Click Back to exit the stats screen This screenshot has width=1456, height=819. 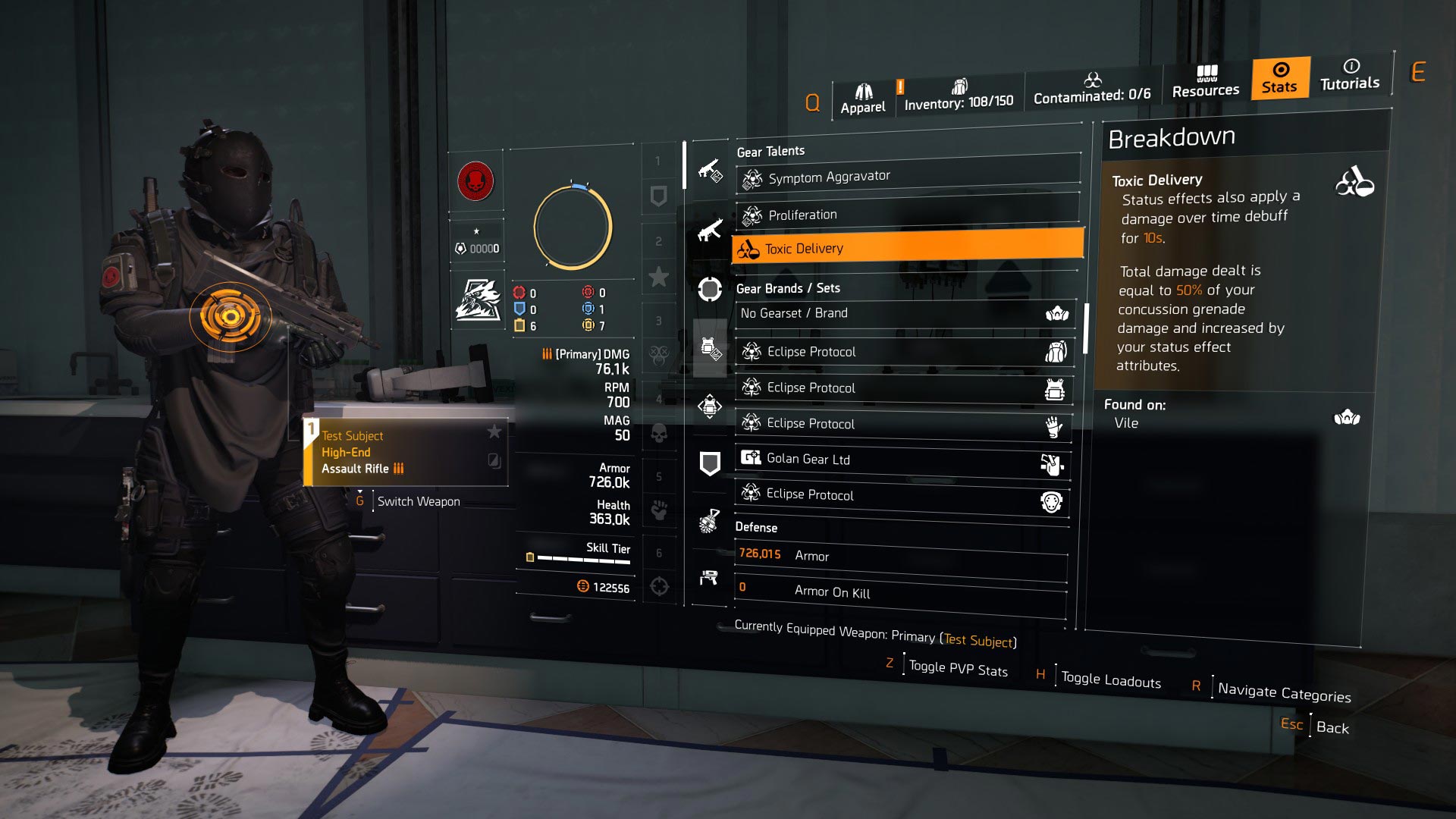(x=1333, y=728)
